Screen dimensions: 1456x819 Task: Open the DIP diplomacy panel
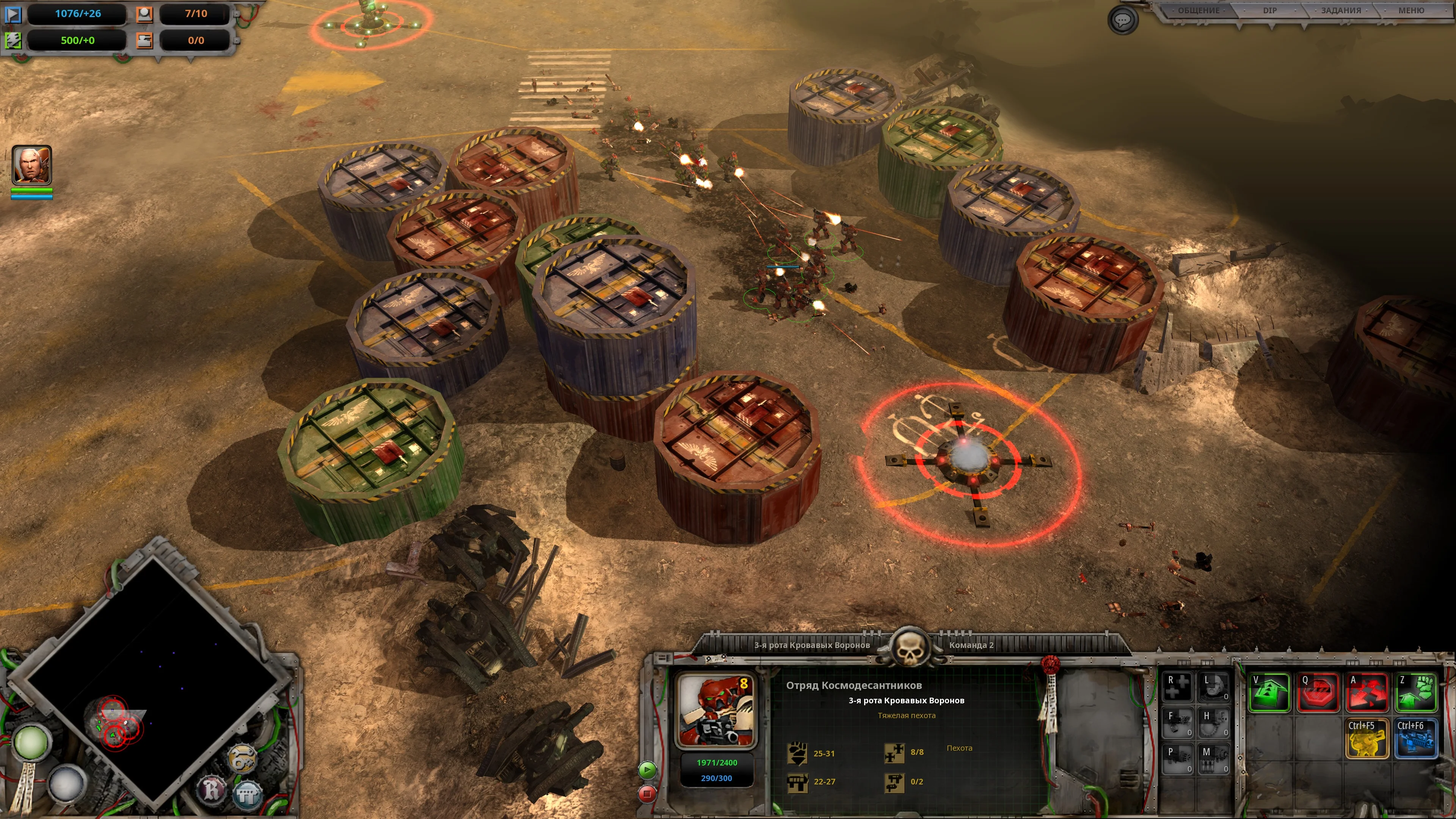[x=1269, y=11]
